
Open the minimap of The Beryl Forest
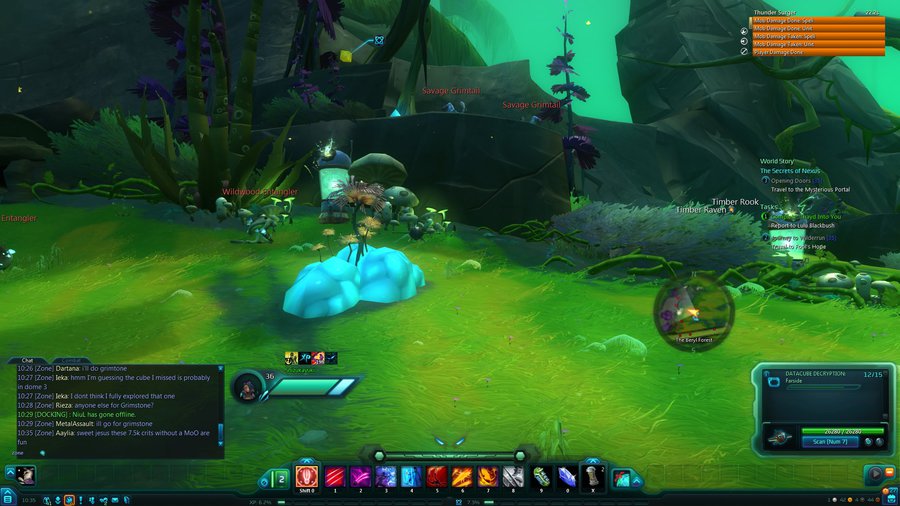pyautogui.click(x=694, y=313)
